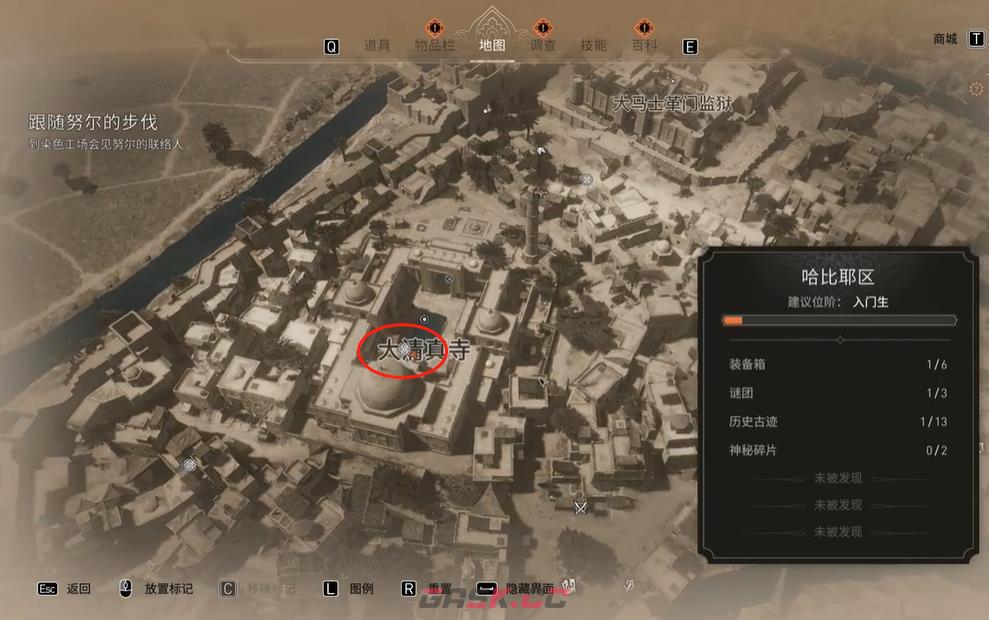
Task: Open the 物品栏 inventory tab
Action: [x=434, y=45]
